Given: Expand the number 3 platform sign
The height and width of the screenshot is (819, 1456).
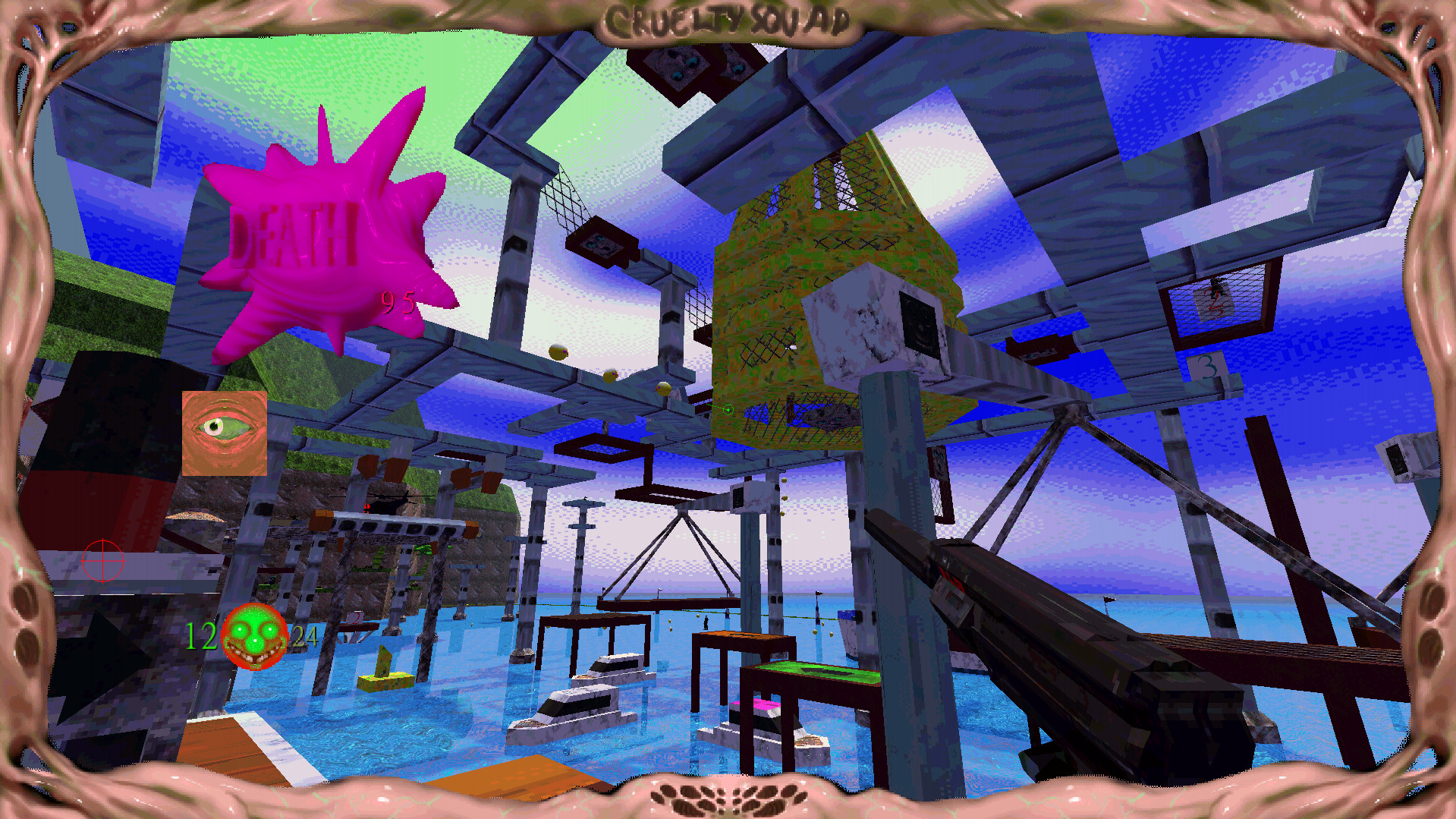Looking at the screenshot, I should pyautogui.click(x=1206, y=367).
